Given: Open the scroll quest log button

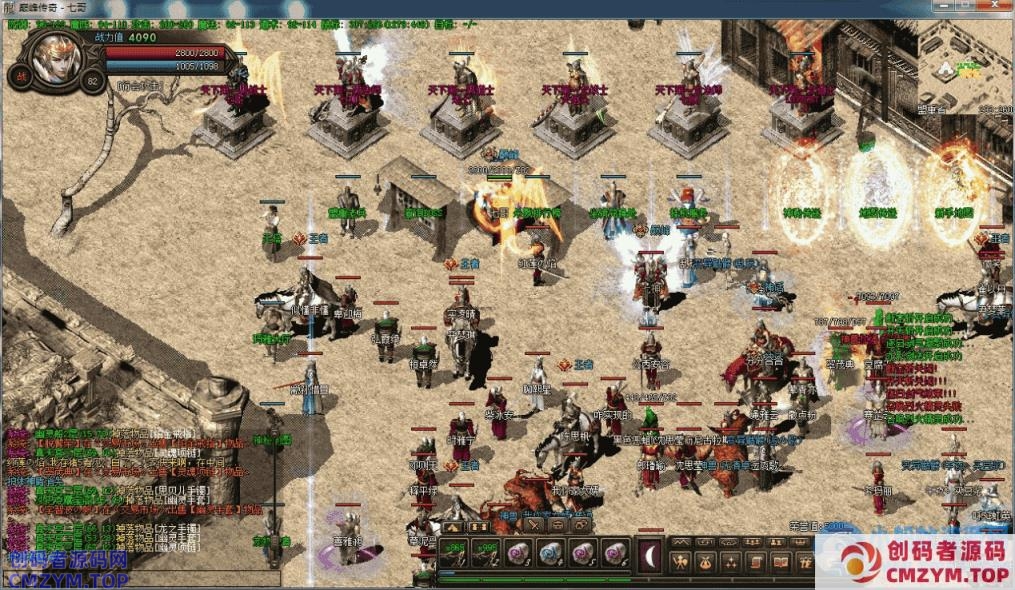Looking at the screenshot, I should [x=754, y=561].
